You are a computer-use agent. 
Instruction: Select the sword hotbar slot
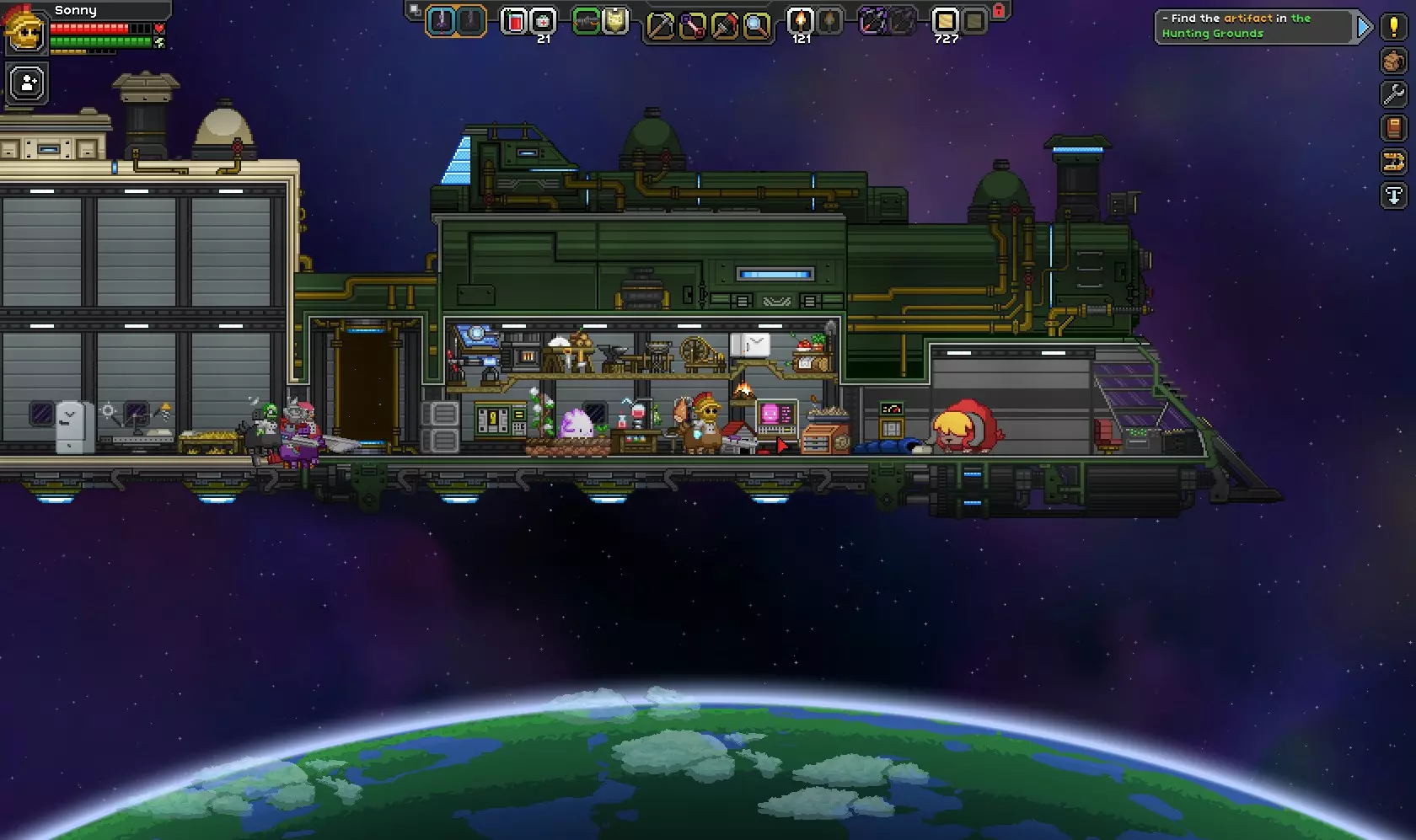tap(441, 21)
